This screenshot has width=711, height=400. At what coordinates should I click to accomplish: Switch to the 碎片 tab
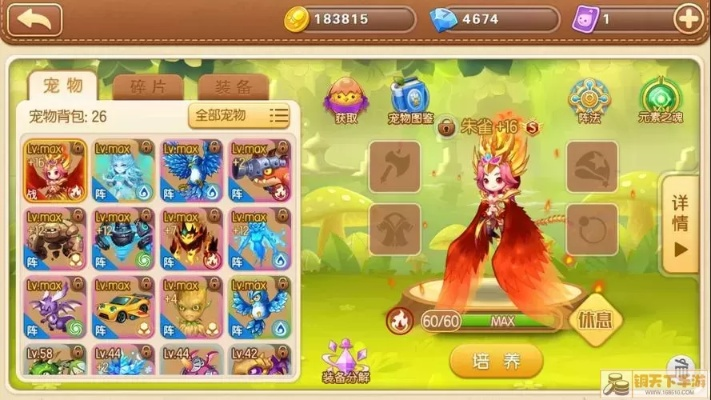(x=148, y=86)
